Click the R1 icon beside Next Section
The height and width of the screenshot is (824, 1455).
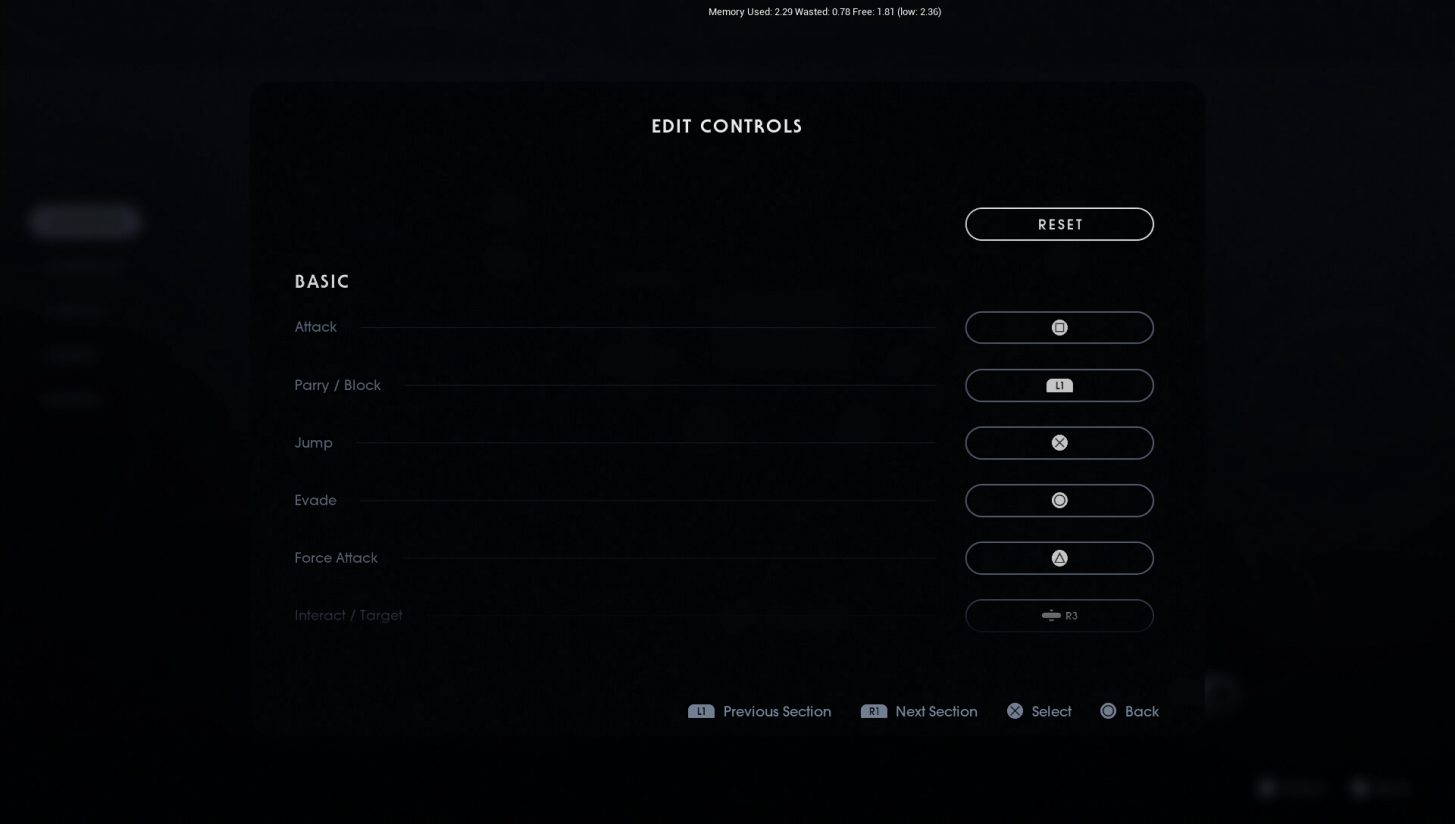click(x=875, y=711)
